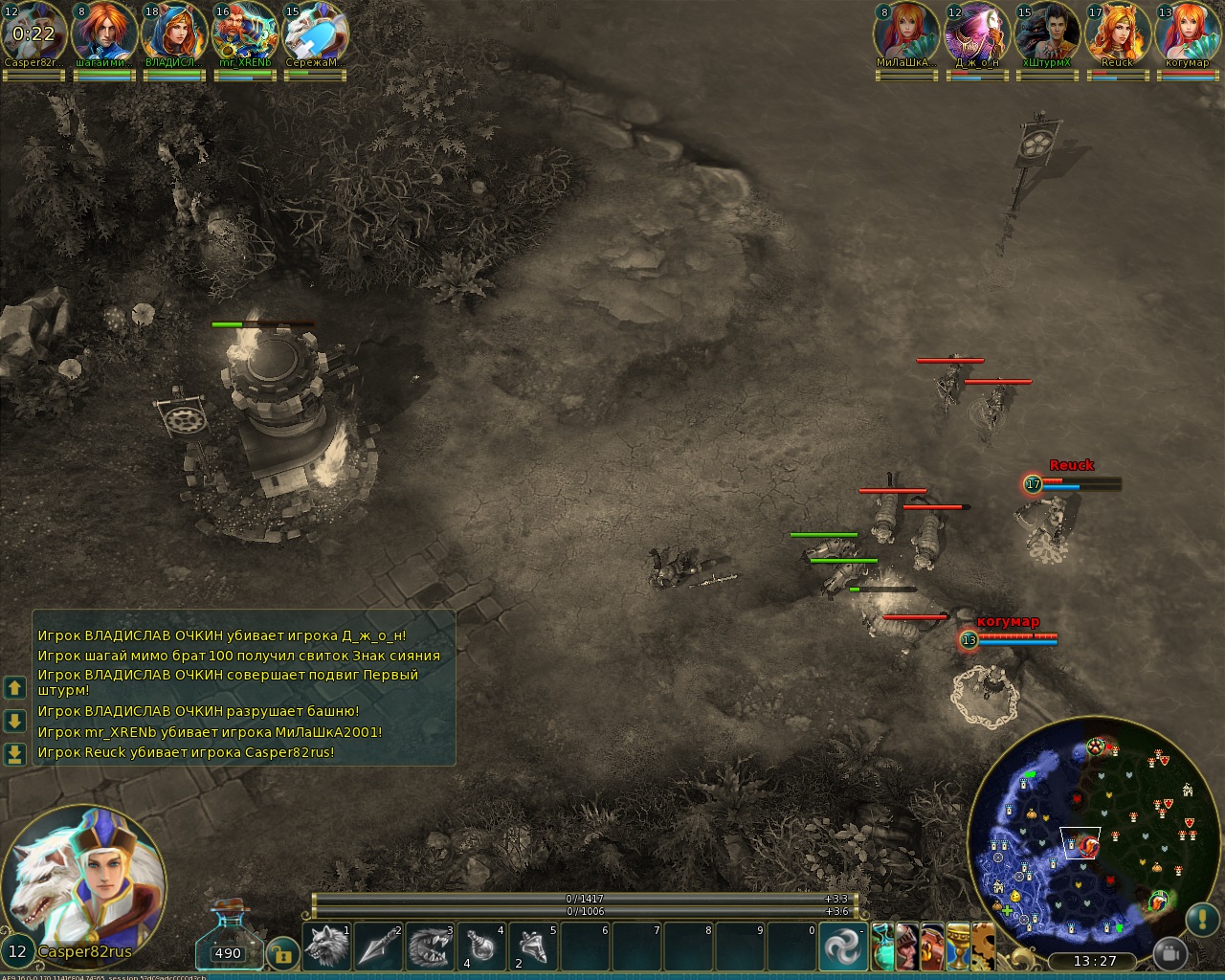The image size is (1225, 980).
Task: Select ally portrait ВЛАДИСЛ... (level 18)
Action: (x=174, y=33)
